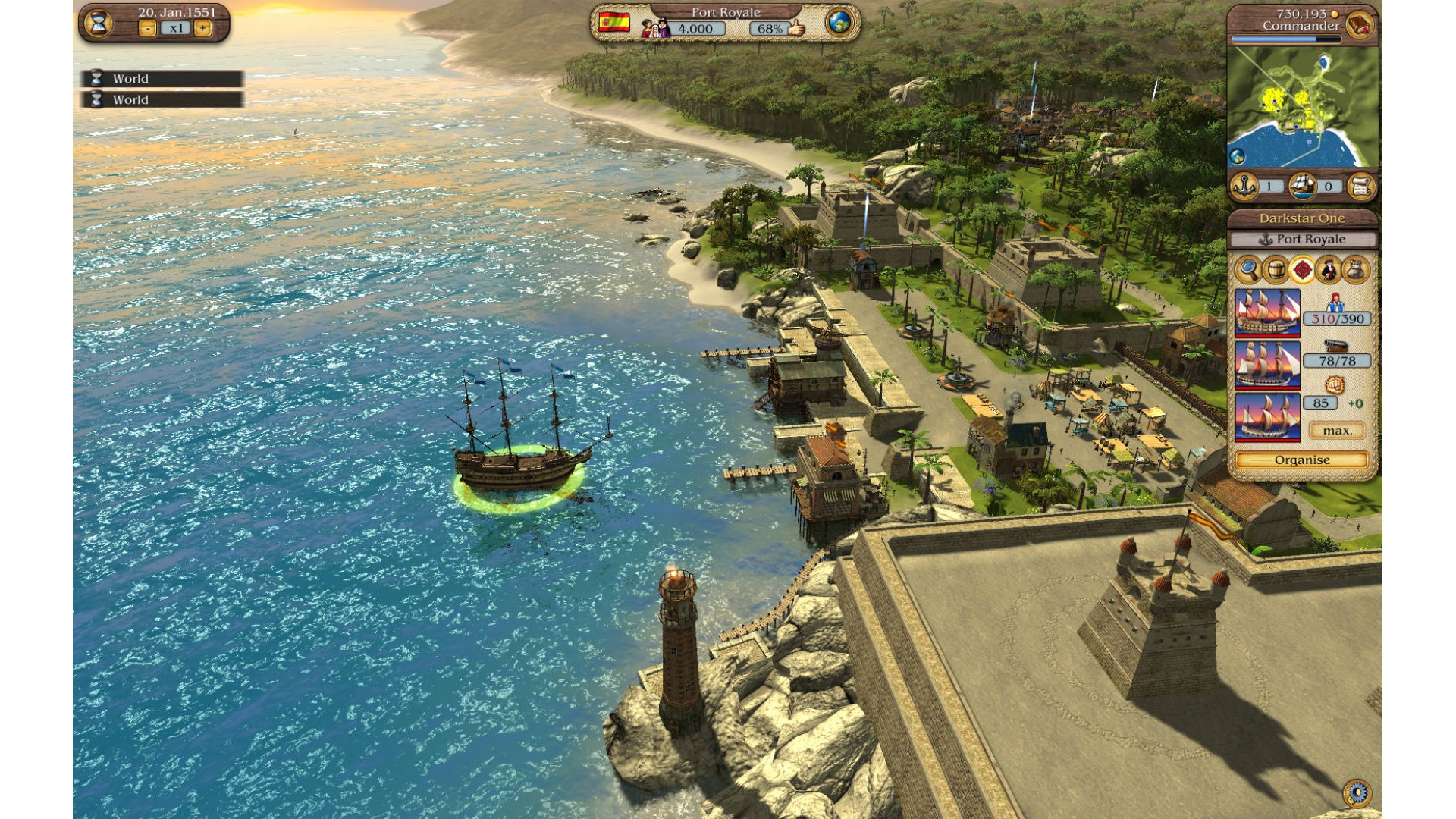Click the gear settings icon in corner
1456x819 pixels.
1357,793
